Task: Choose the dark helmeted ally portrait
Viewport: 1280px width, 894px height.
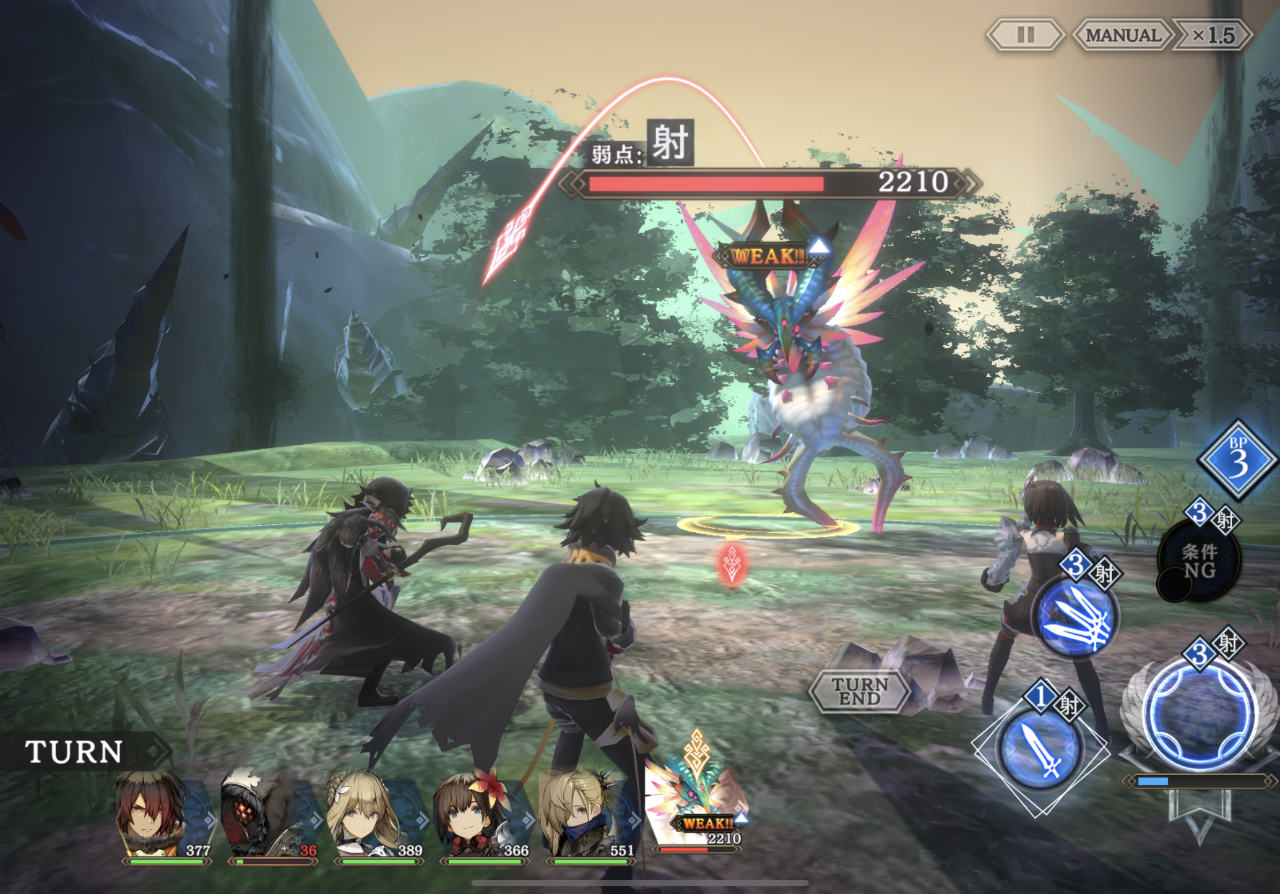Action: click(x=257, y=810)
